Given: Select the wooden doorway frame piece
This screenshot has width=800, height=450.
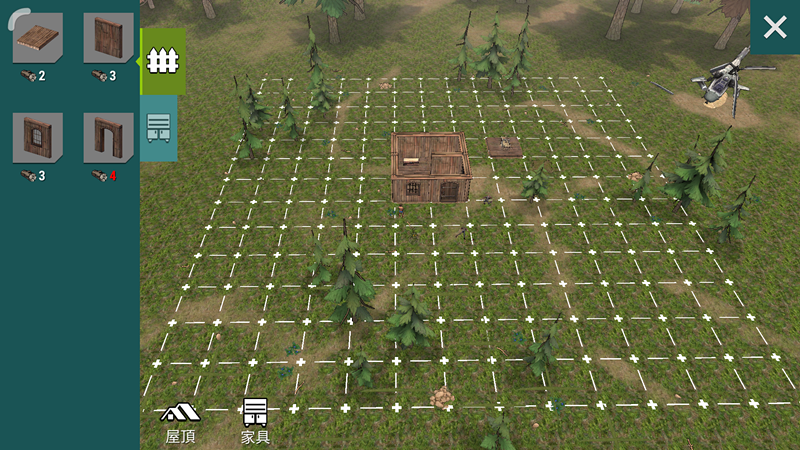Looking at the screenshot, I should (108, 138).
